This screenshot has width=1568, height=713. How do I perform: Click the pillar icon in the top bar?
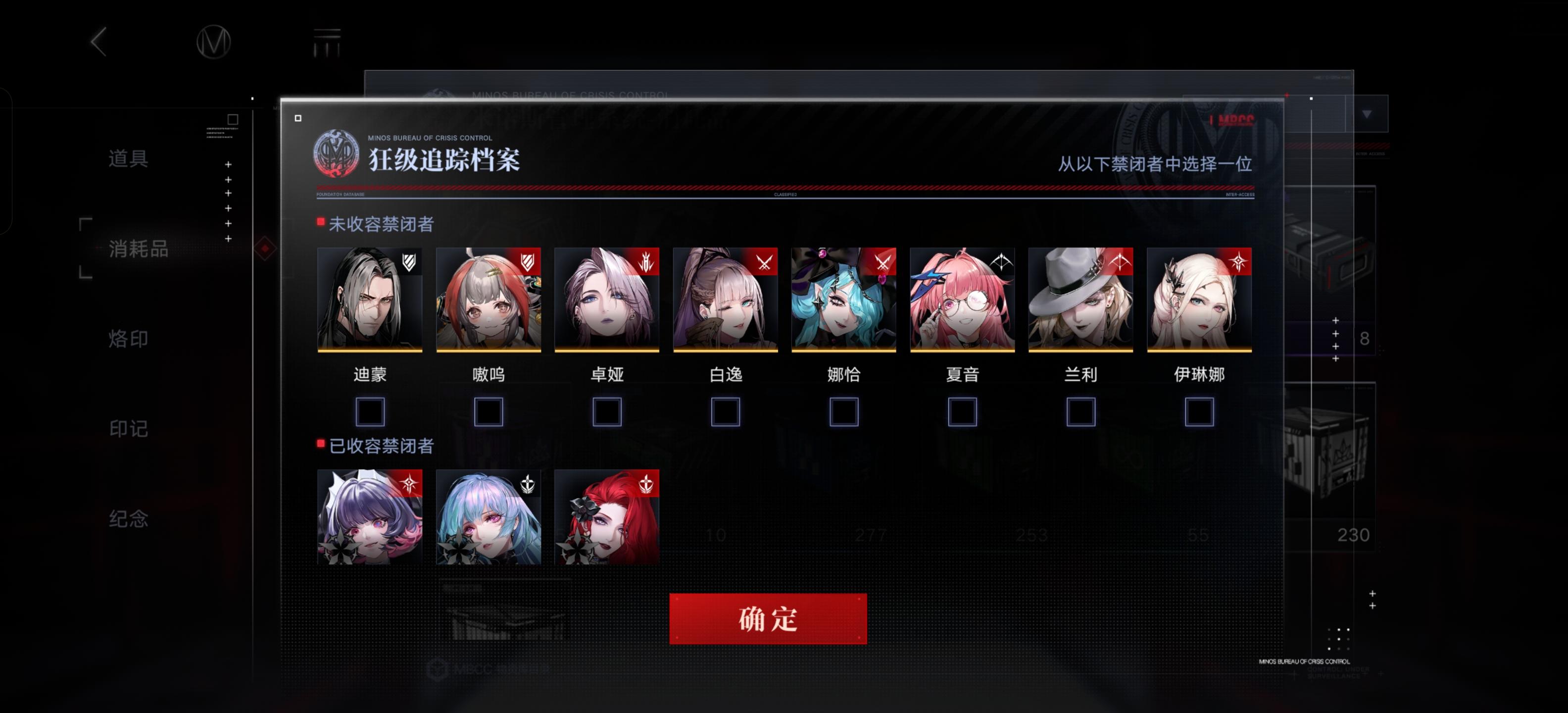click(328, 43)
